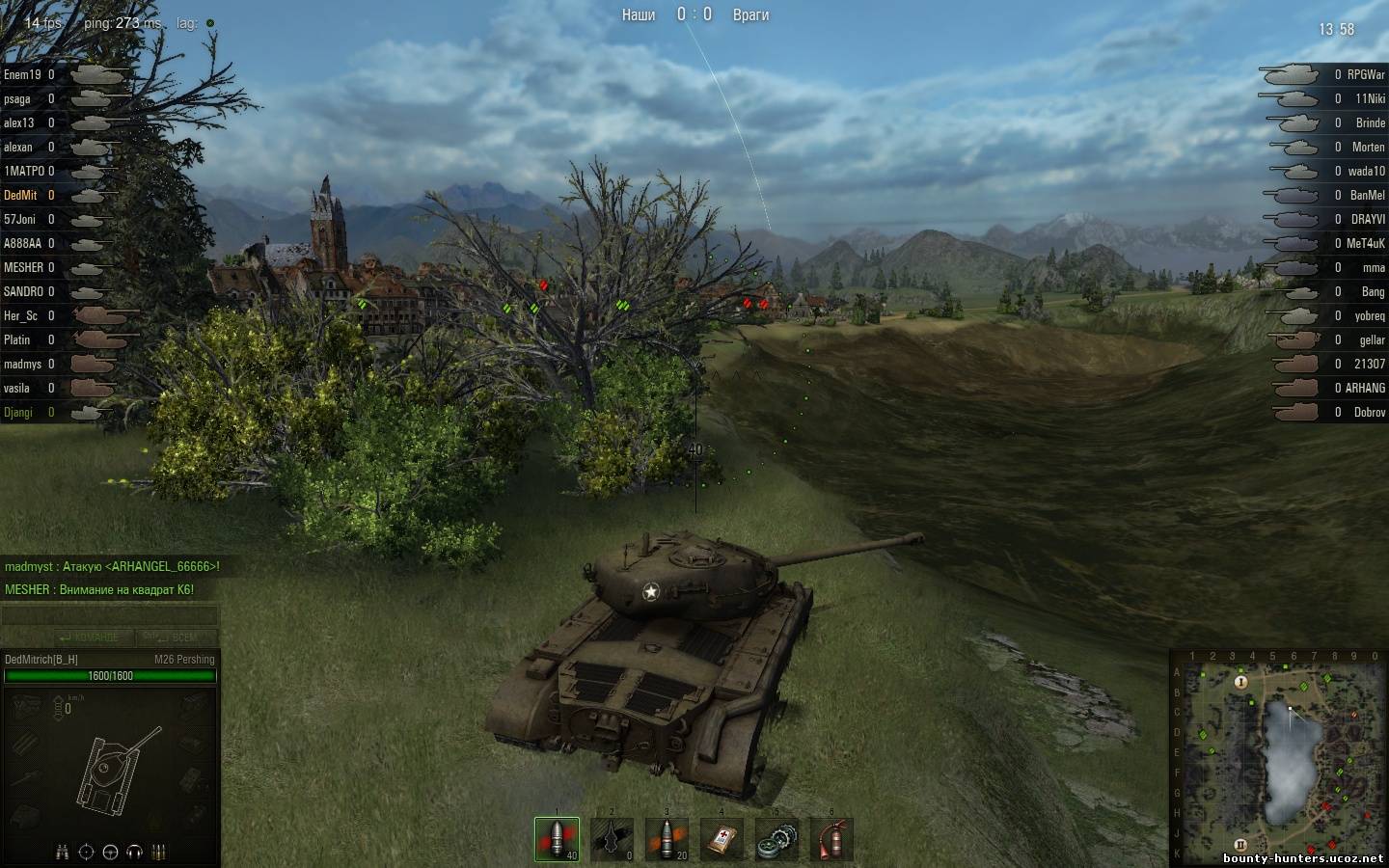
Task: Select the armor-piercing shell with 40 rounds
Action: 558,839
